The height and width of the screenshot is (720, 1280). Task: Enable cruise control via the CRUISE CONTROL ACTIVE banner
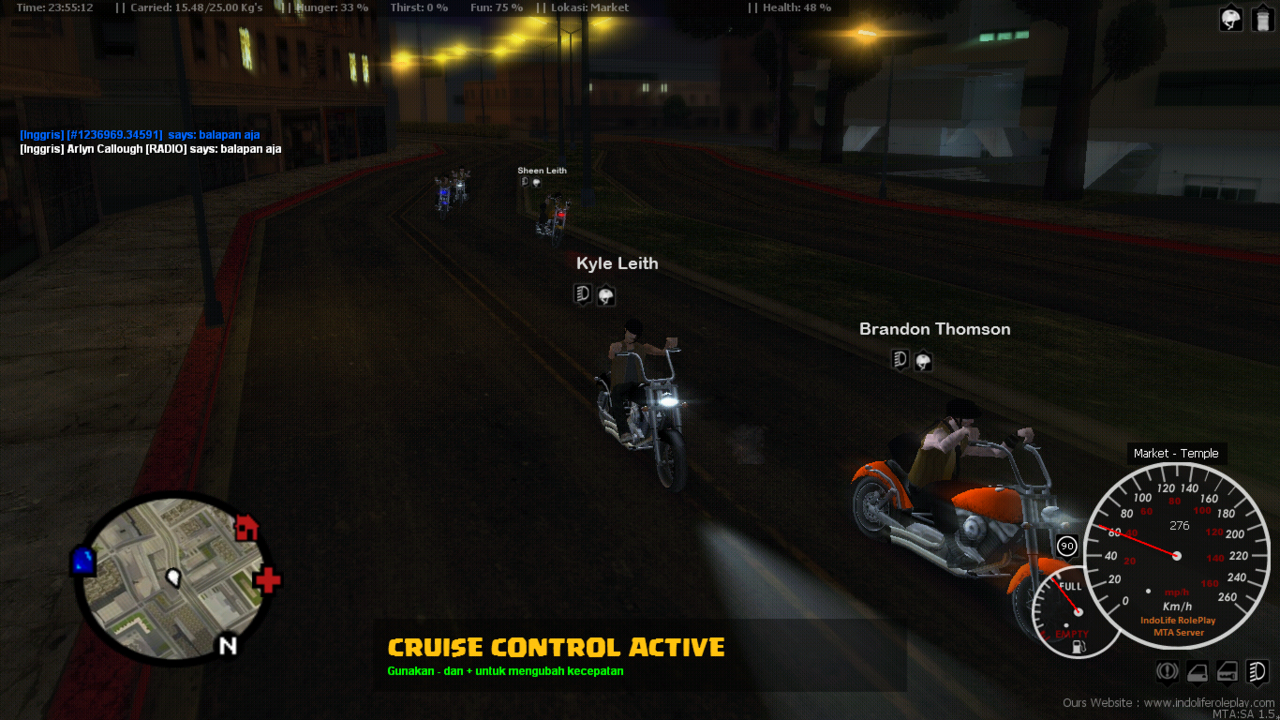point(556,647)
